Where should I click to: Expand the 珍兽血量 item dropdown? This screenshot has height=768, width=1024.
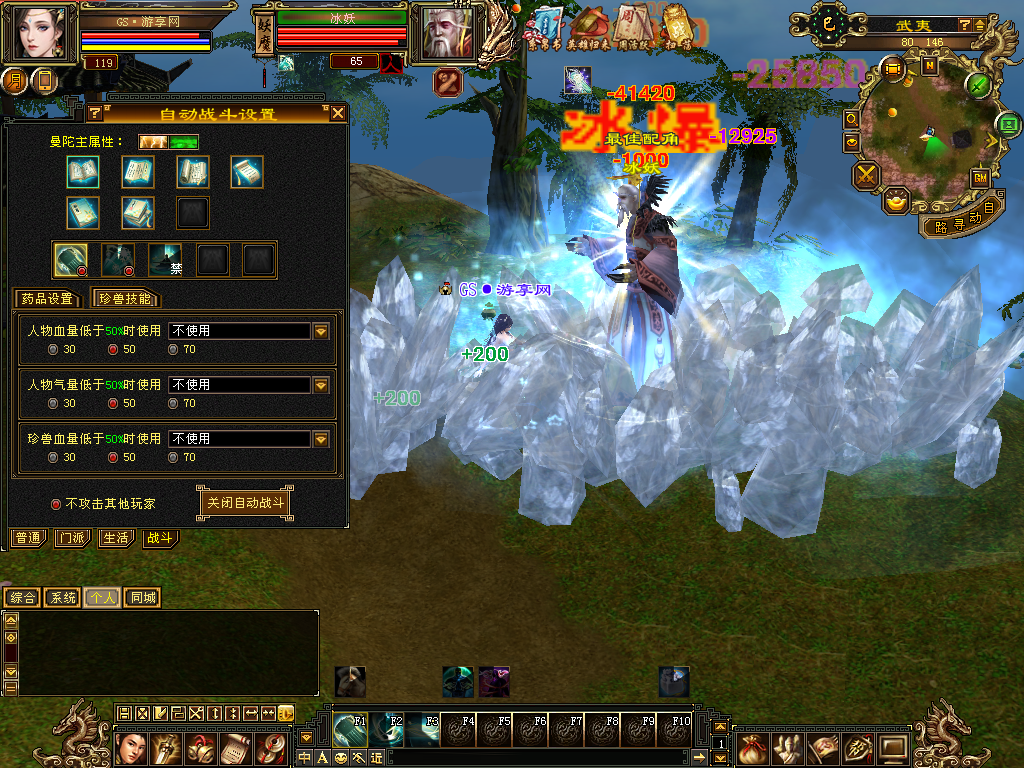[x=321, y=439]
